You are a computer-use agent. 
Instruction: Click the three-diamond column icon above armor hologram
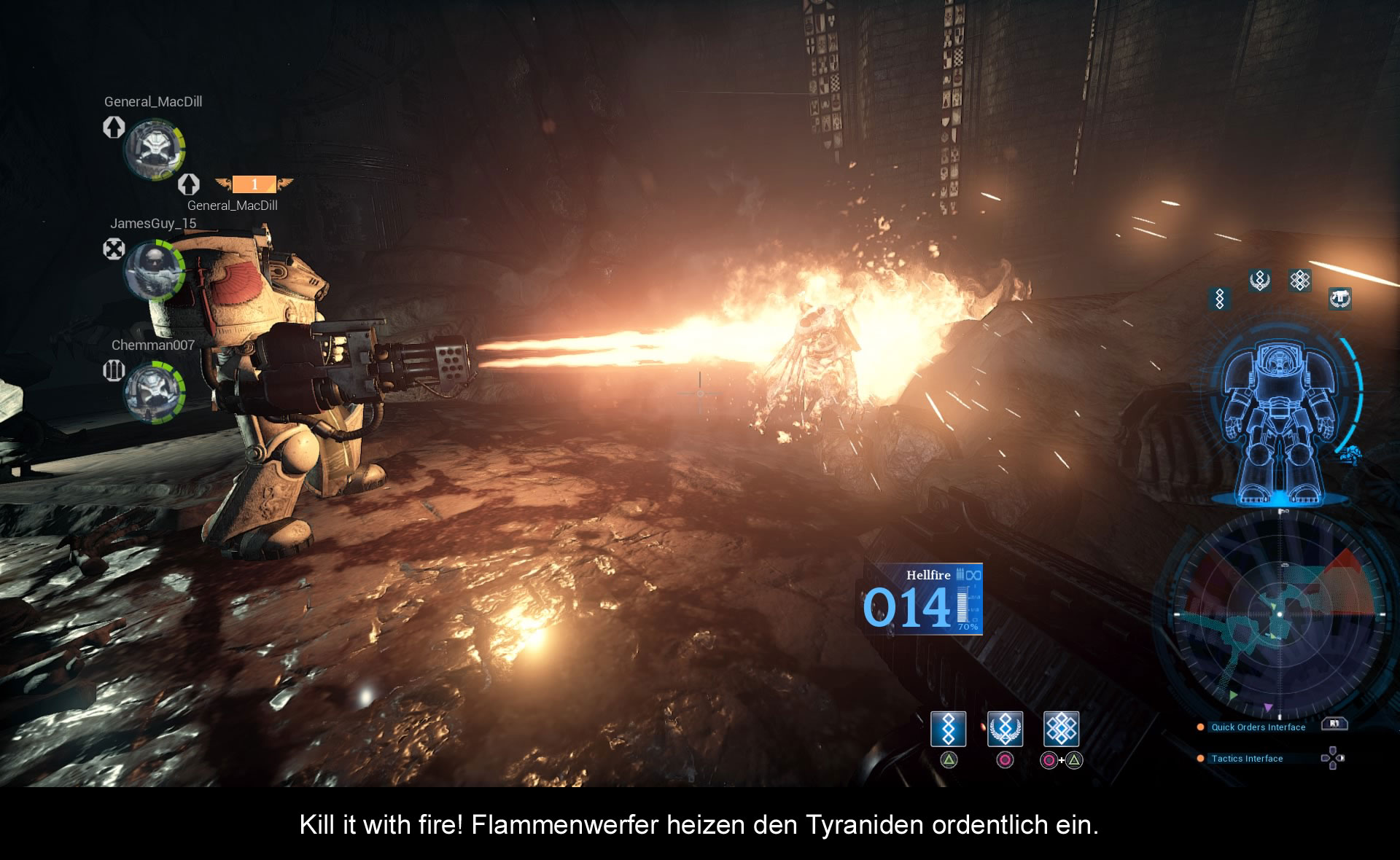coord(1220,298)
